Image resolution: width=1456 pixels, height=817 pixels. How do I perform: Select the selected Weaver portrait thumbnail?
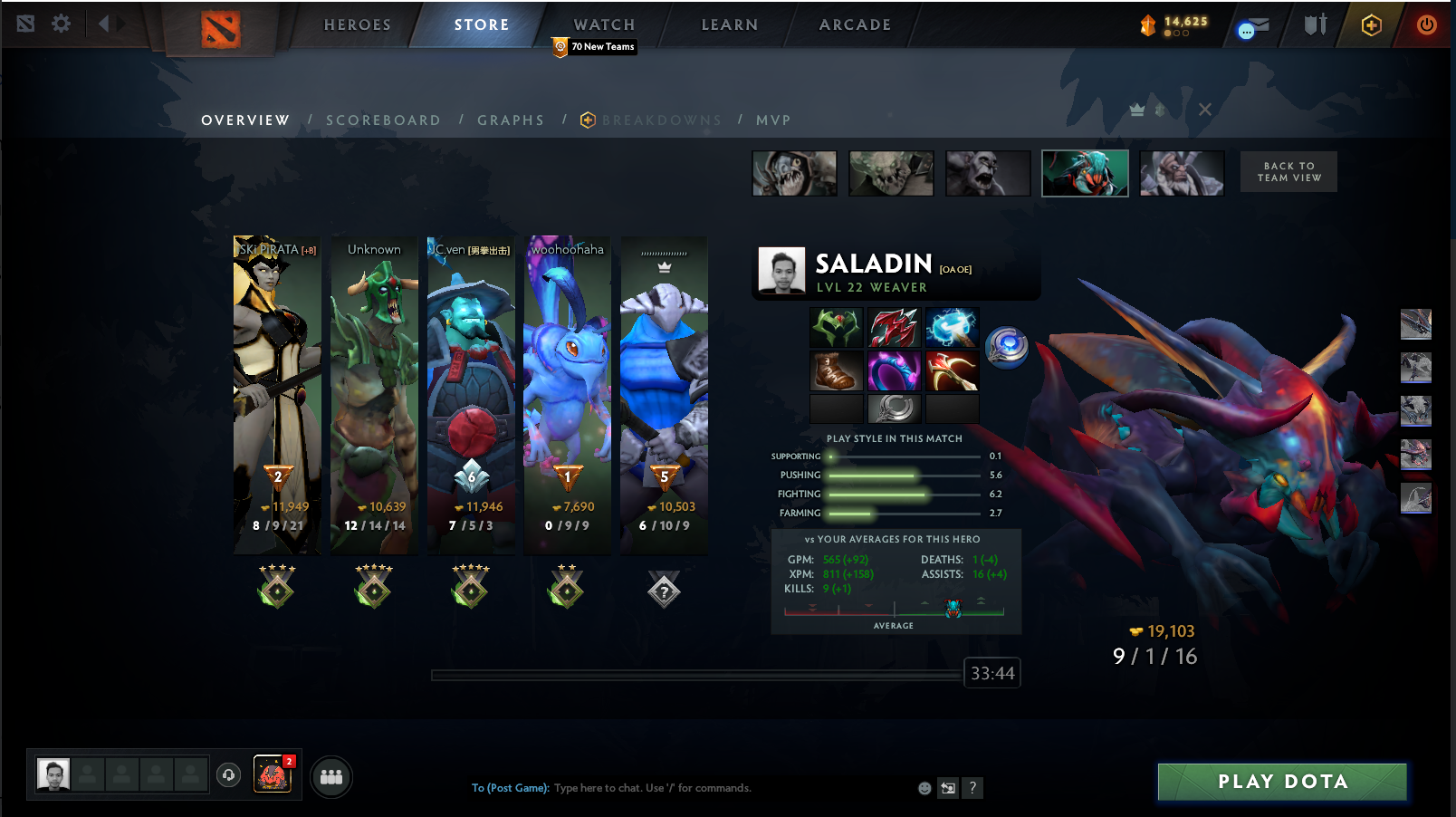click(1085, 173)
